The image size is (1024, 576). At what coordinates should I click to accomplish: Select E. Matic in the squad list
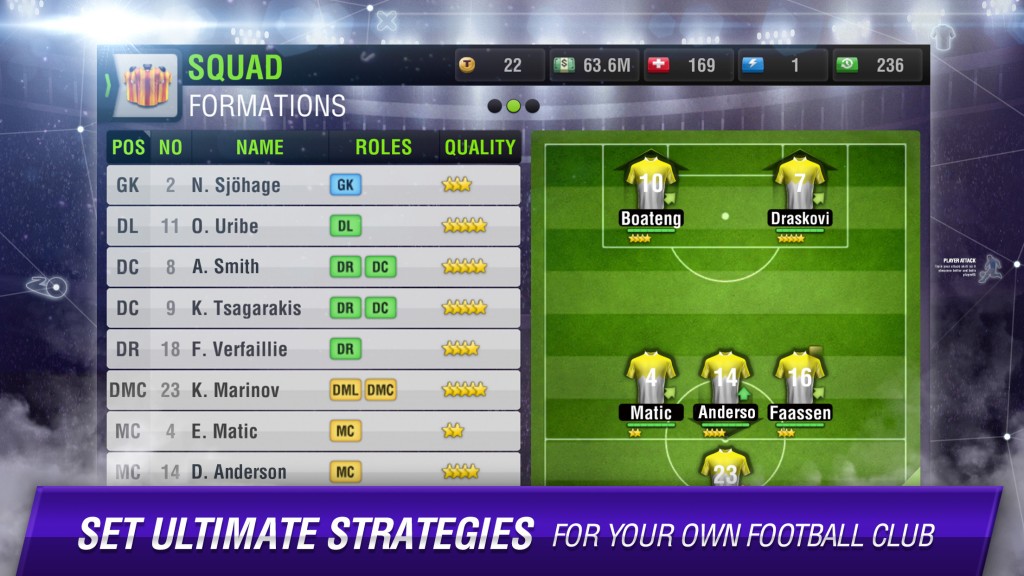[x=313, y=431]
